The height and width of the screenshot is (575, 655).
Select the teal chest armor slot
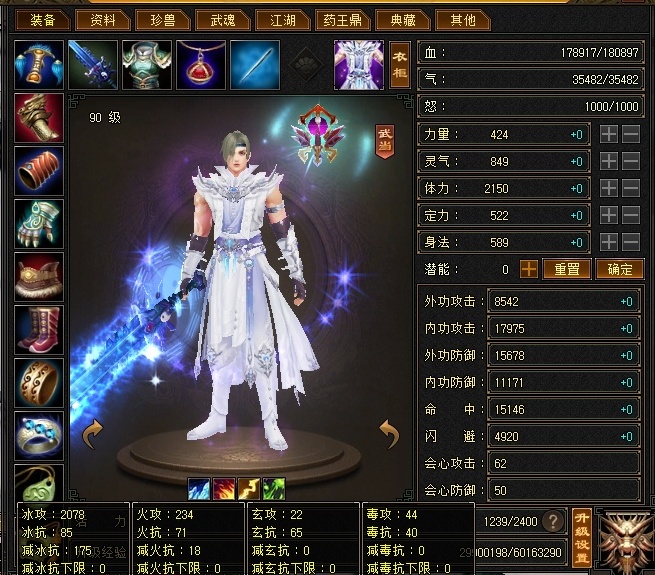click(x=147, y=65)
